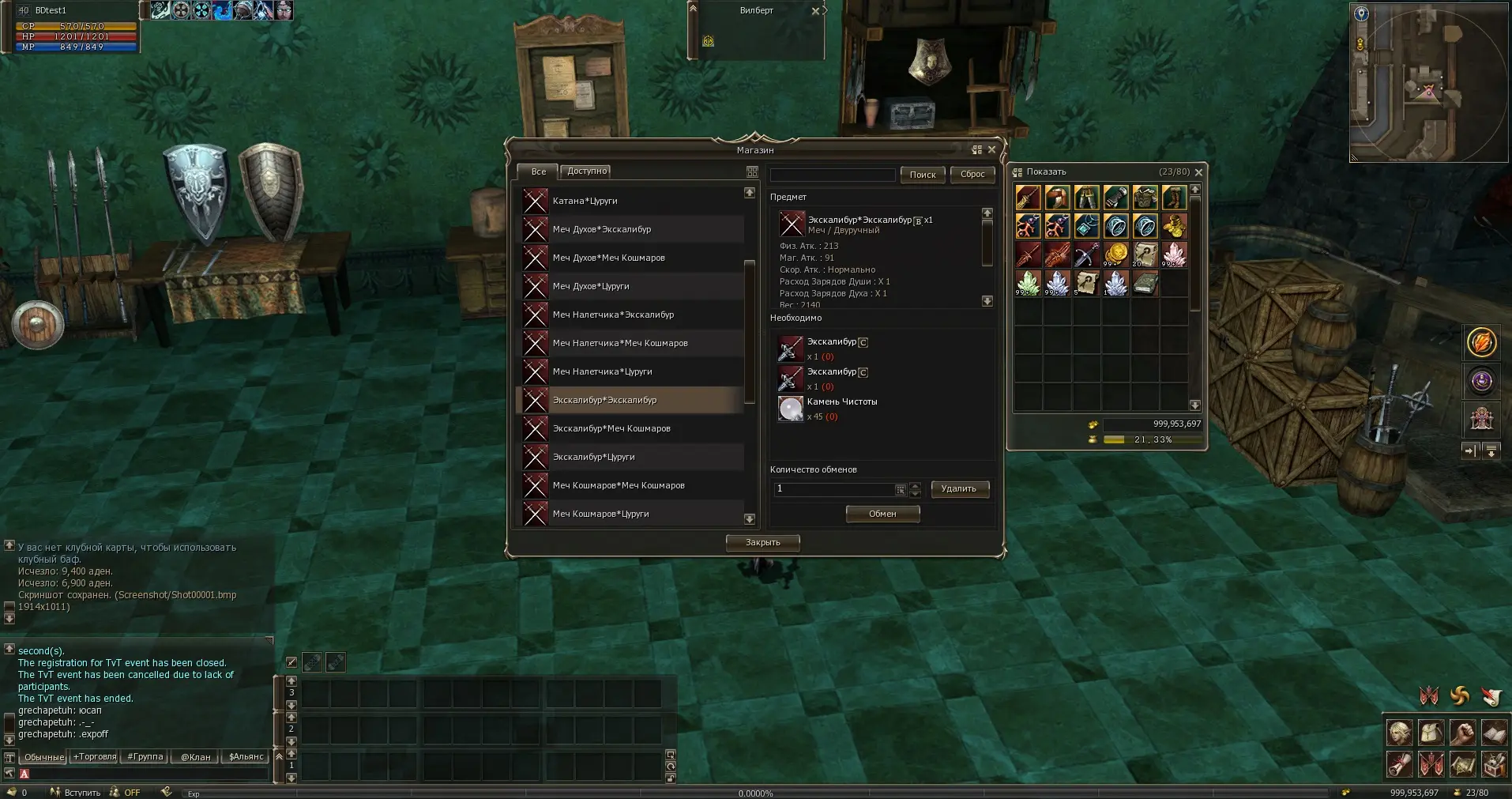Switch to the @Клан chat tab

click(196, 756)
